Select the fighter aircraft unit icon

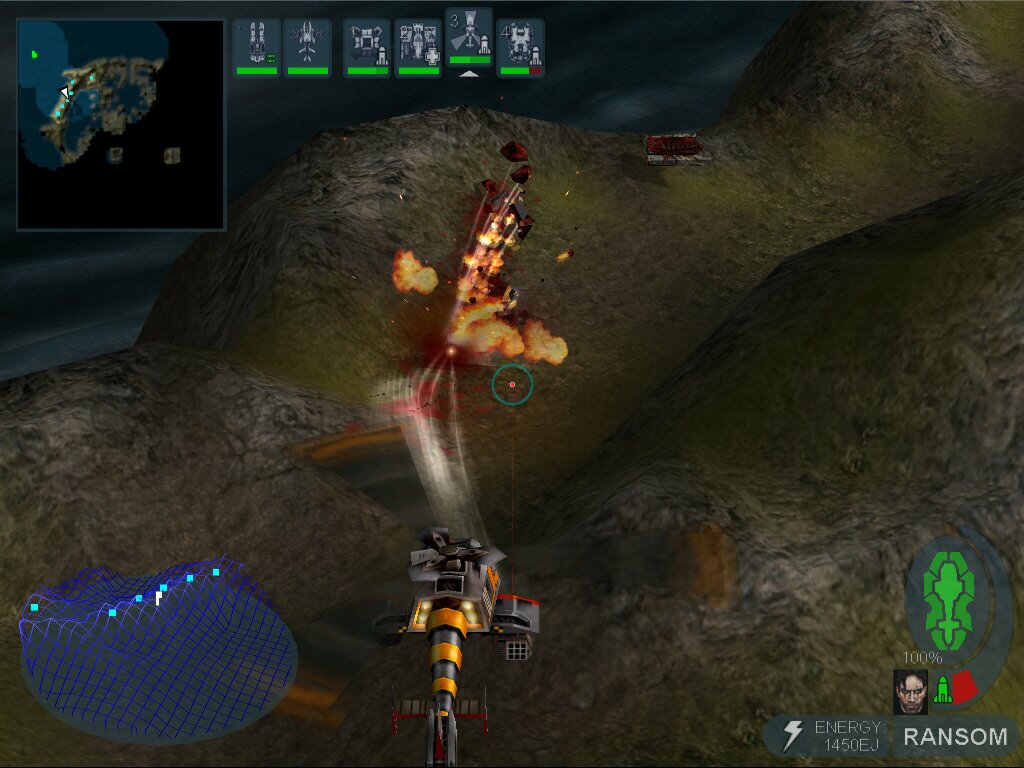[x=307, y=47]
